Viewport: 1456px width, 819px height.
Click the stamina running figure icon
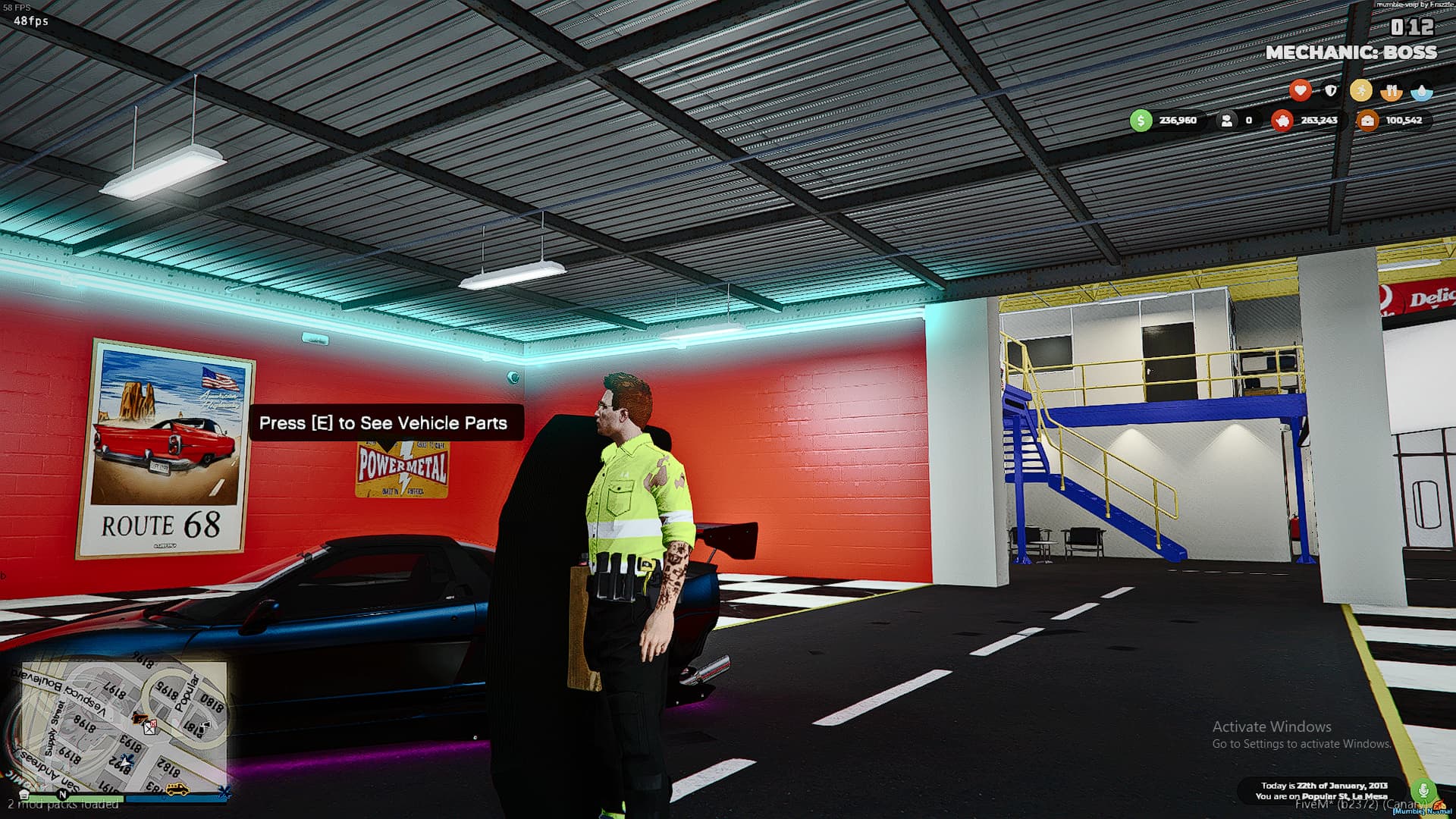click(x=1361, y=90)
